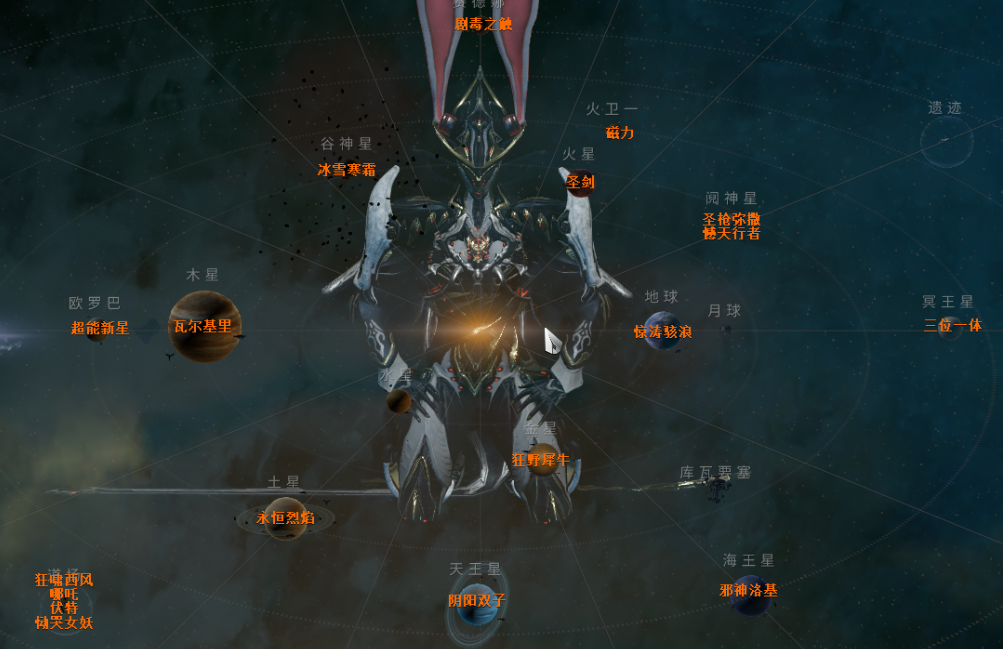Travel to Neptune (海王星) node
Viewport: 1003px width, 649px height.
click(x=749, y=592)
